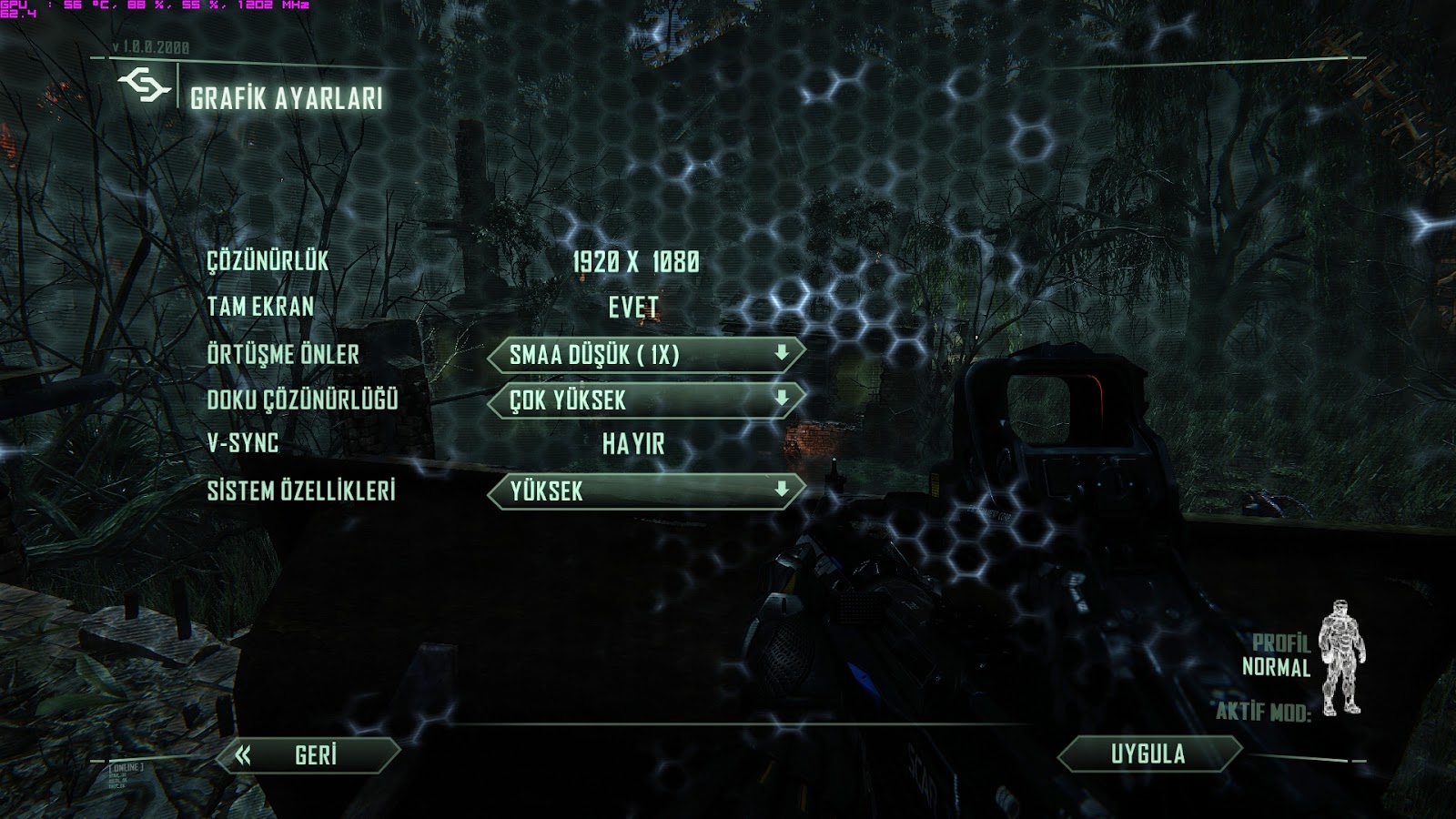1456x819 pixels.
Task: Apply settings with the Uygula button
Action: click(x=1148, y=753)
